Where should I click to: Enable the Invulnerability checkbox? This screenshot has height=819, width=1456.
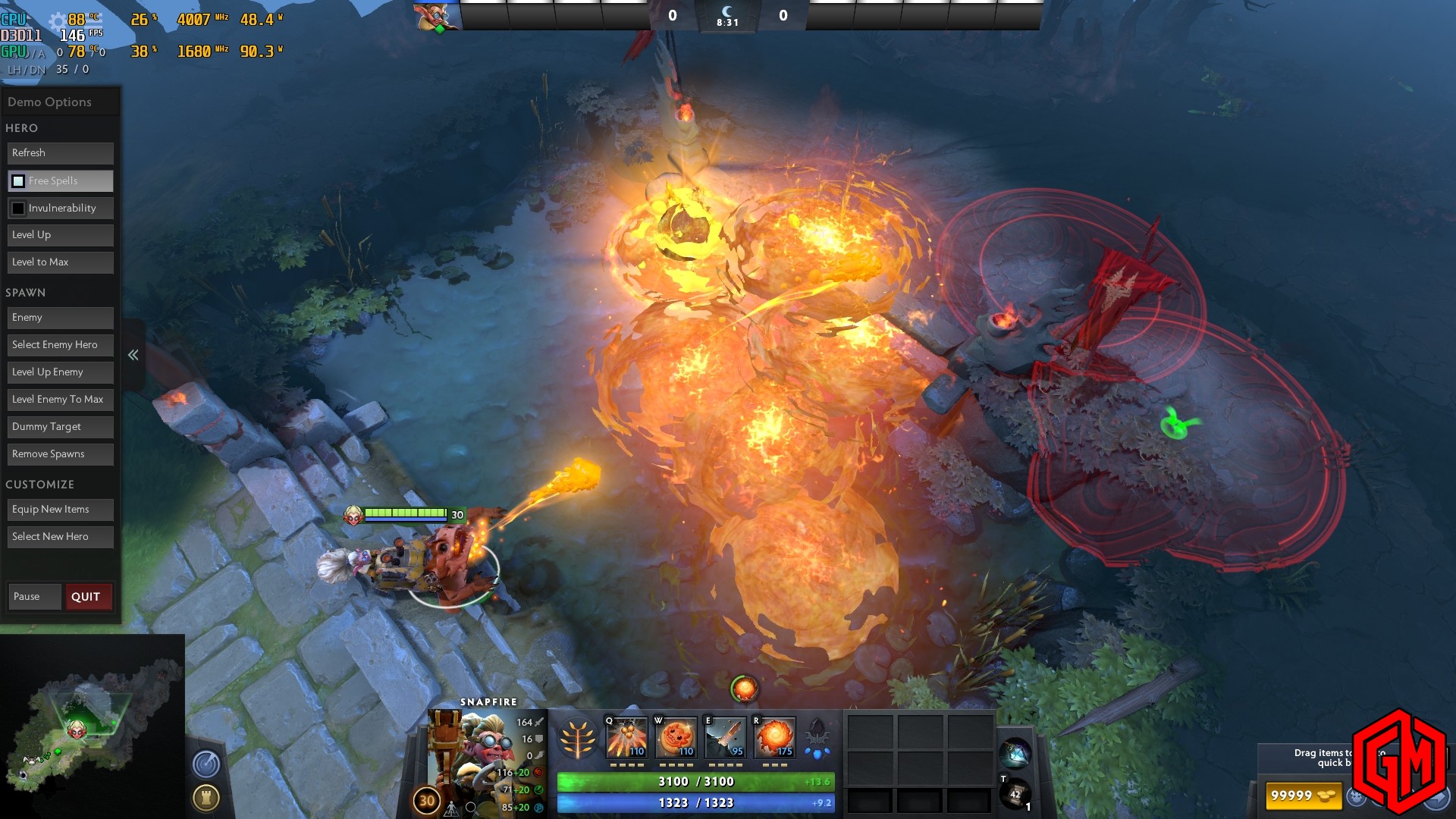click(18, 209)
